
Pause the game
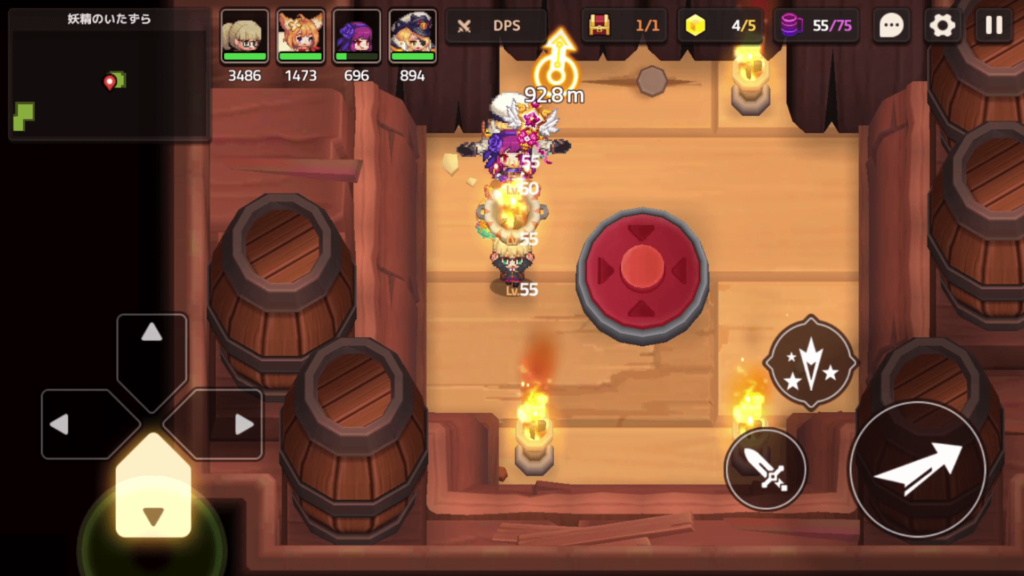tap(993, 26)
